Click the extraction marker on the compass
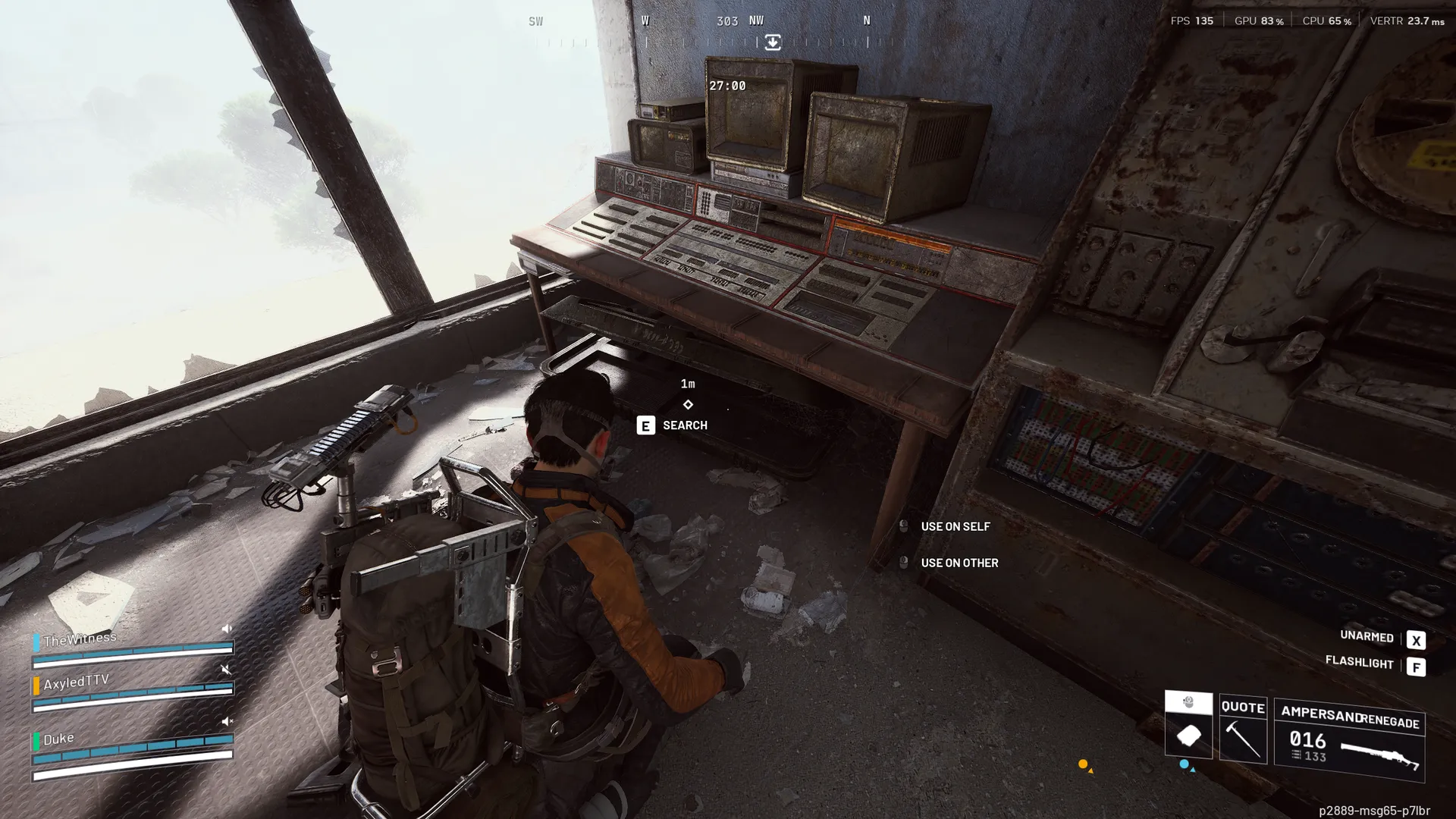 [772, 42]
